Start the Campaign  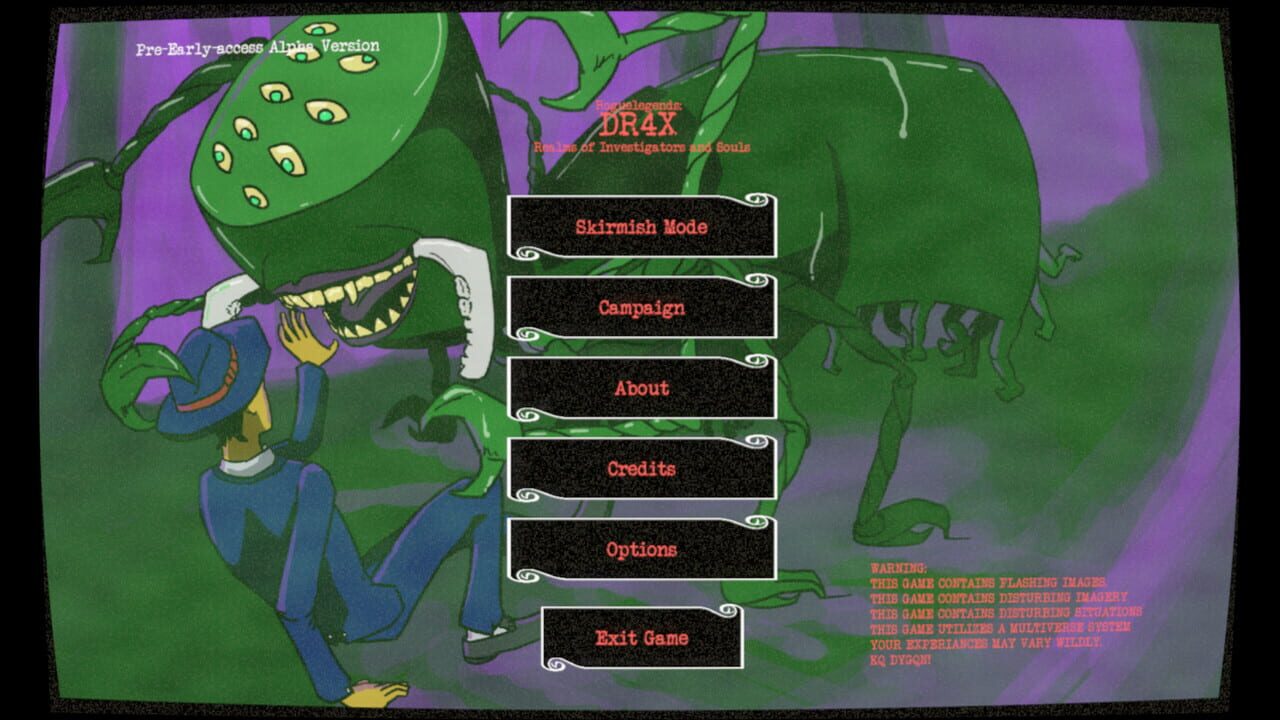pos(640,308)
